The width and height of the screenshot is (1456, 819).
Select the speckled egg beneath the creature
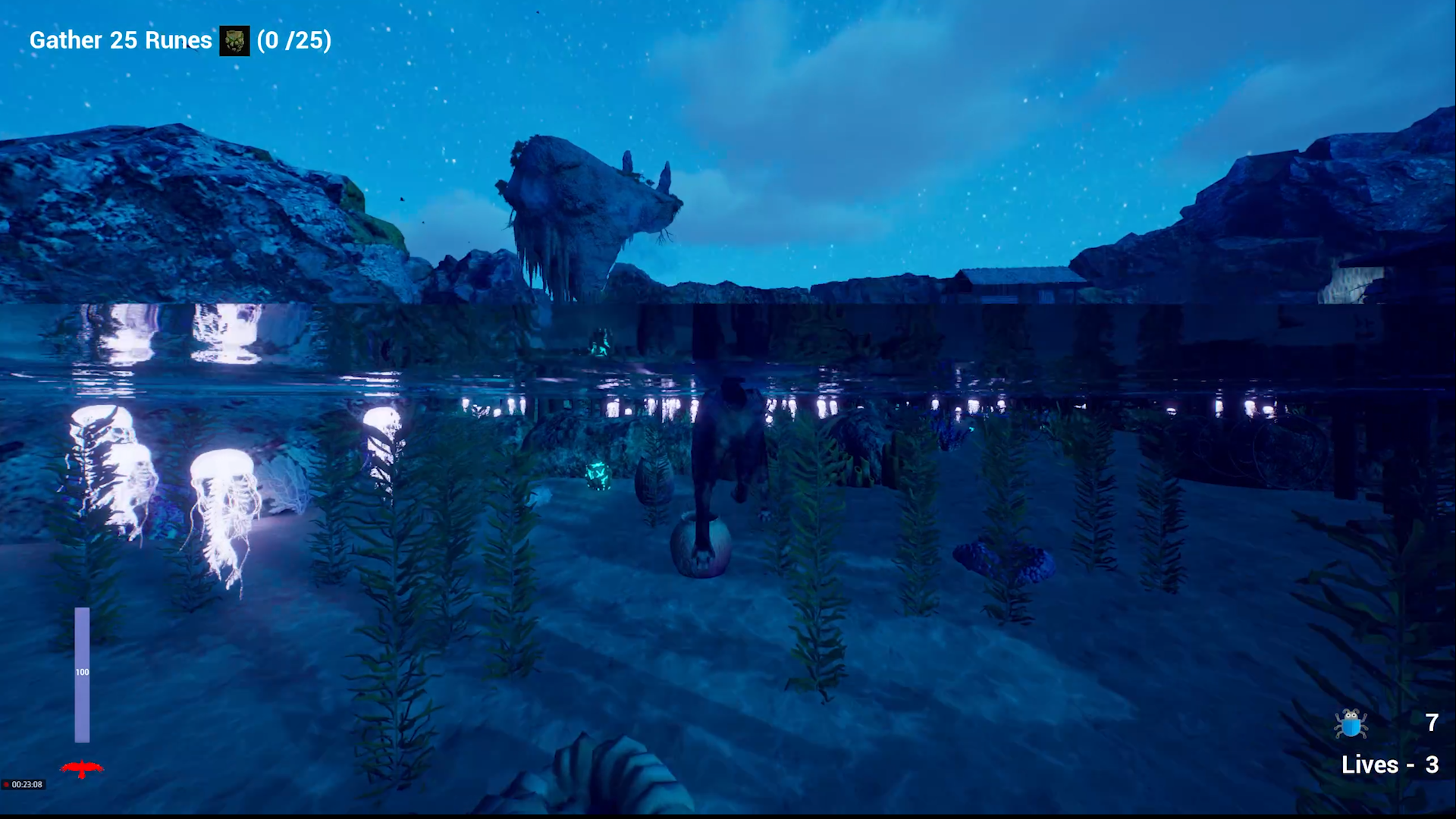click(x=701, y=546)
